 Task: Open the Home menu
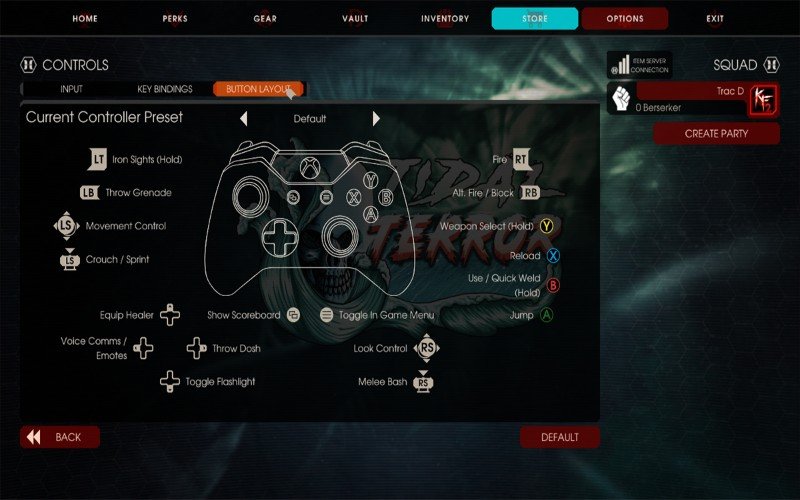85,18
